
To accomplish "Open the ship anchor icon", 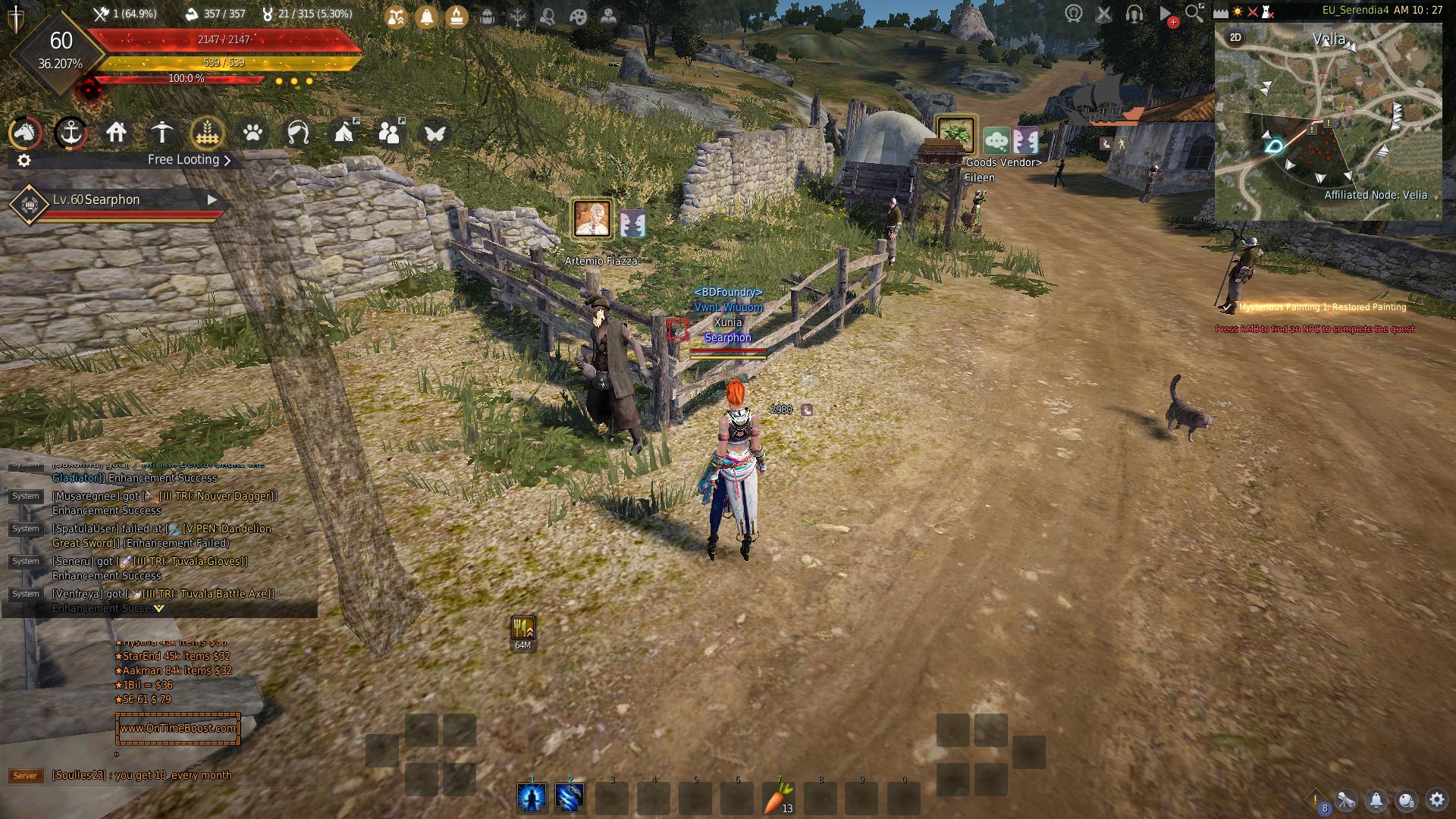I will point(71,133).
